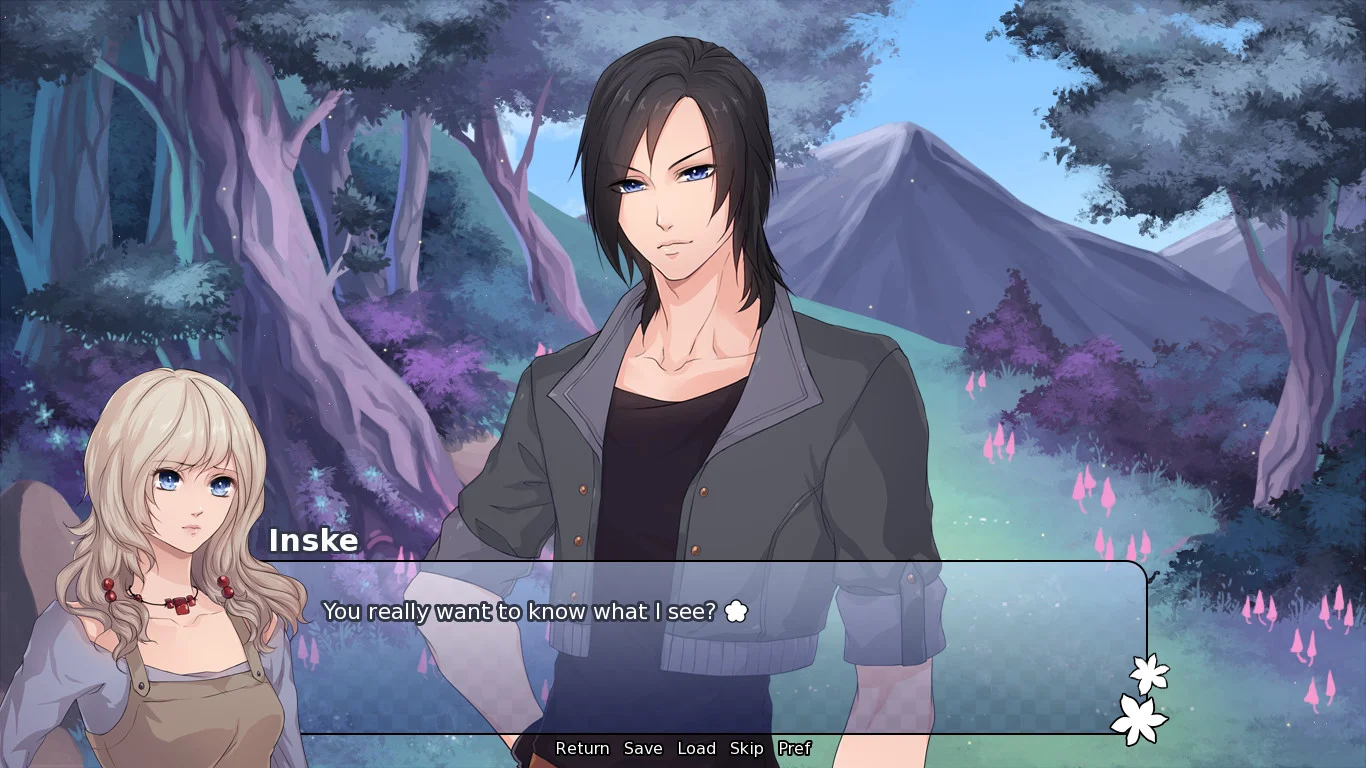Image resolution: width=1366 pixels, height=768 pixels.
Task: Open the Save menu
Action: [x=643, y=748]
